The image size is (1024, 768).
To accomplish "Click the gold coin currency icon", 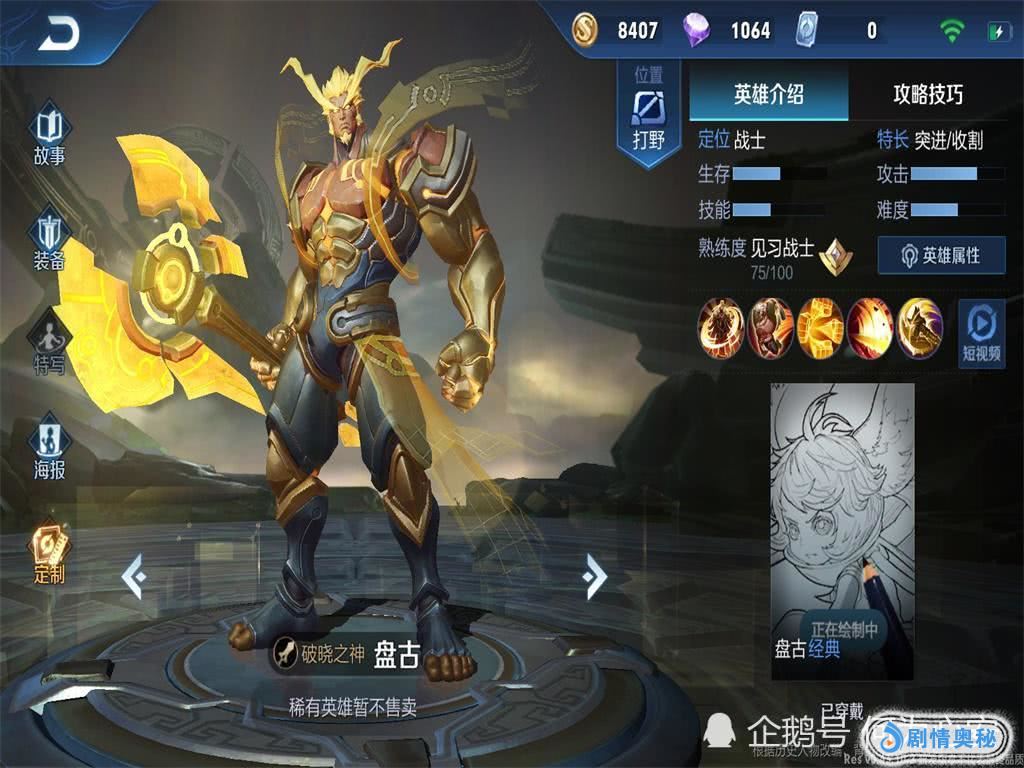I will [x=585, y=30].
